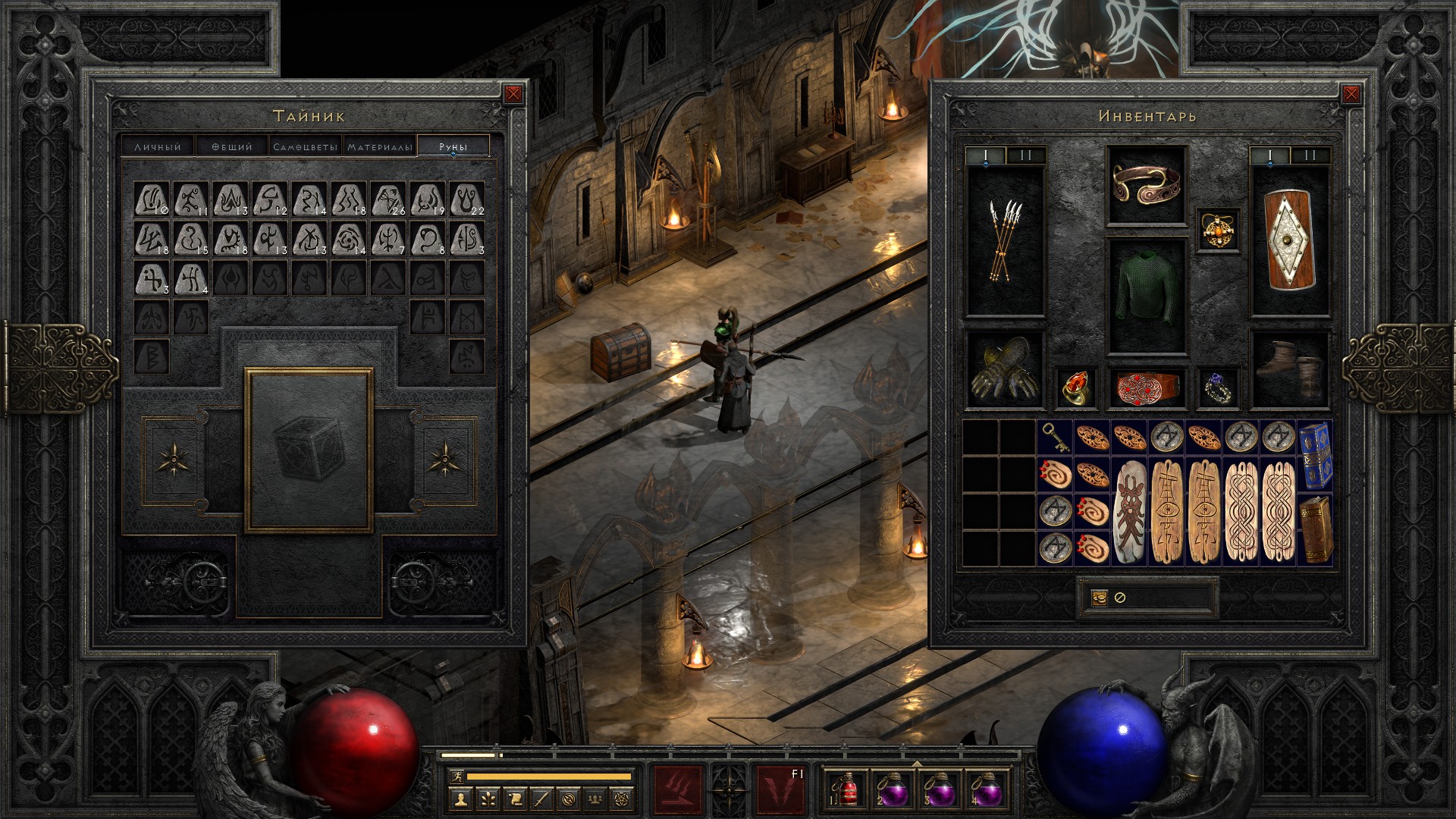Open the left-click skill selector
Image resolution: width=1456 pixels, height=819 pixels.
(678, 789)
